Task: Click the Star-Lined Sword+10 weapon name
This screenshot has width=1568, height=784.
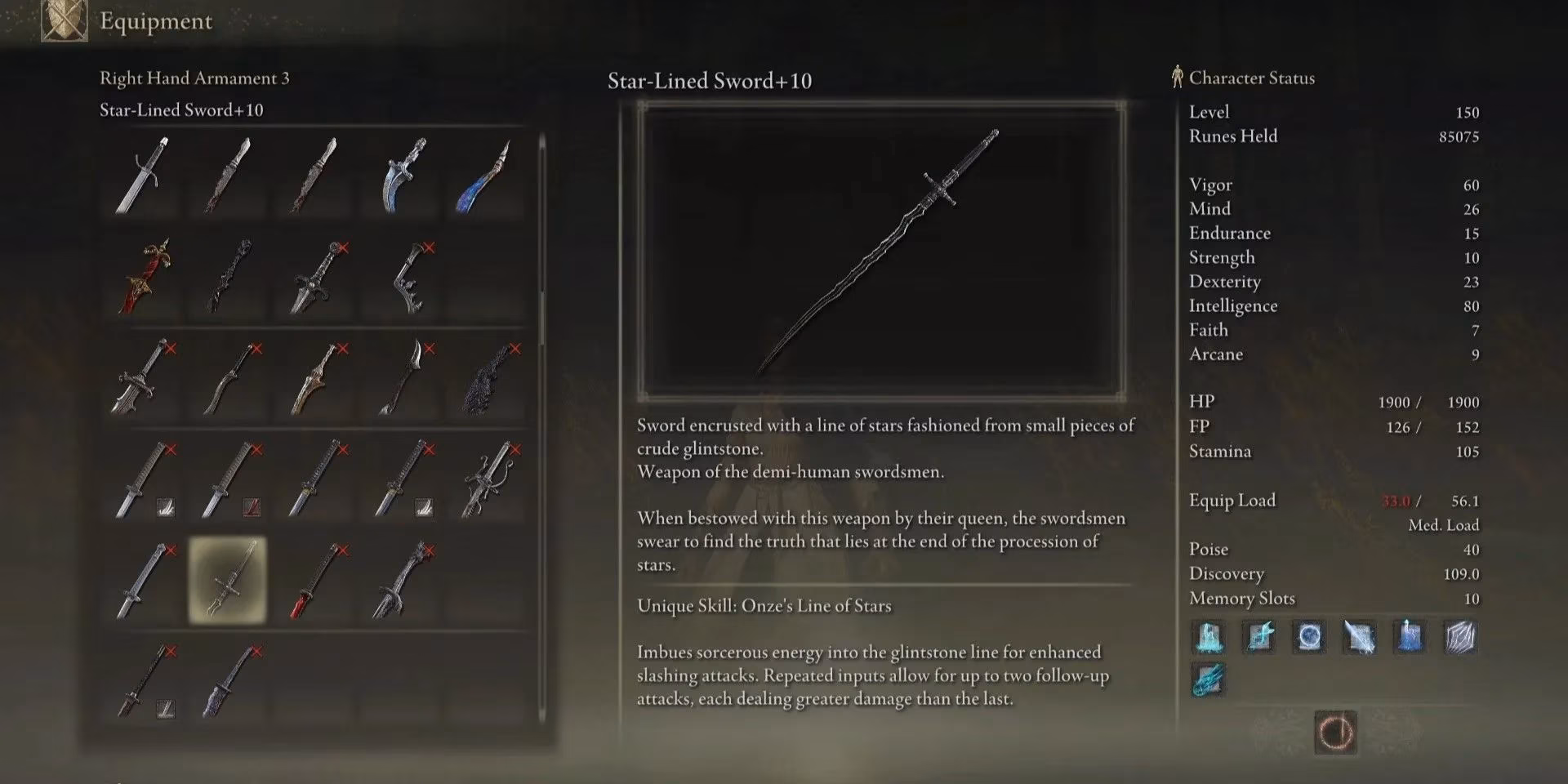Action: pos(707,81)
